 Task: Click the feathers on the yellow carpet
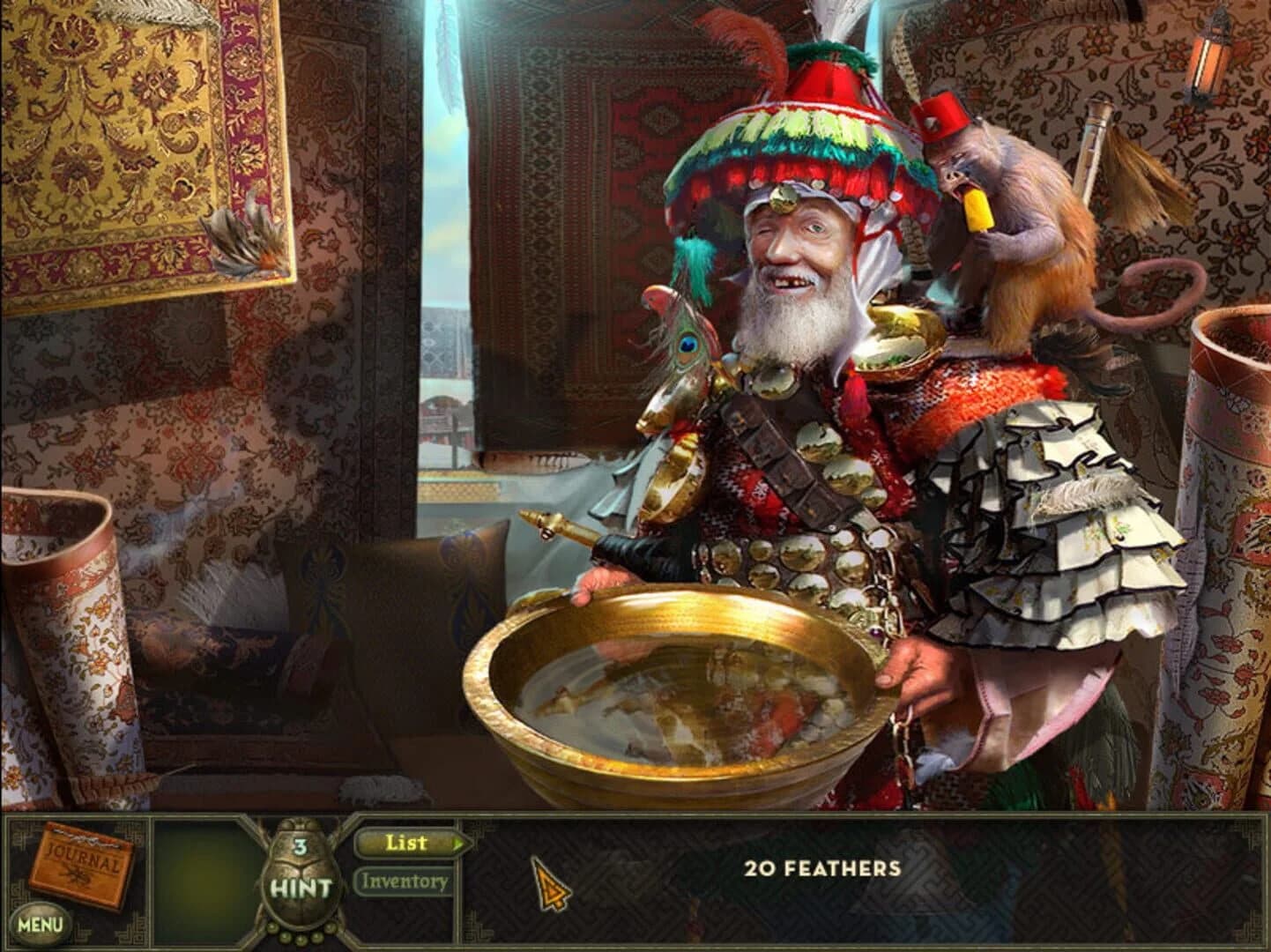click(242, 238)
